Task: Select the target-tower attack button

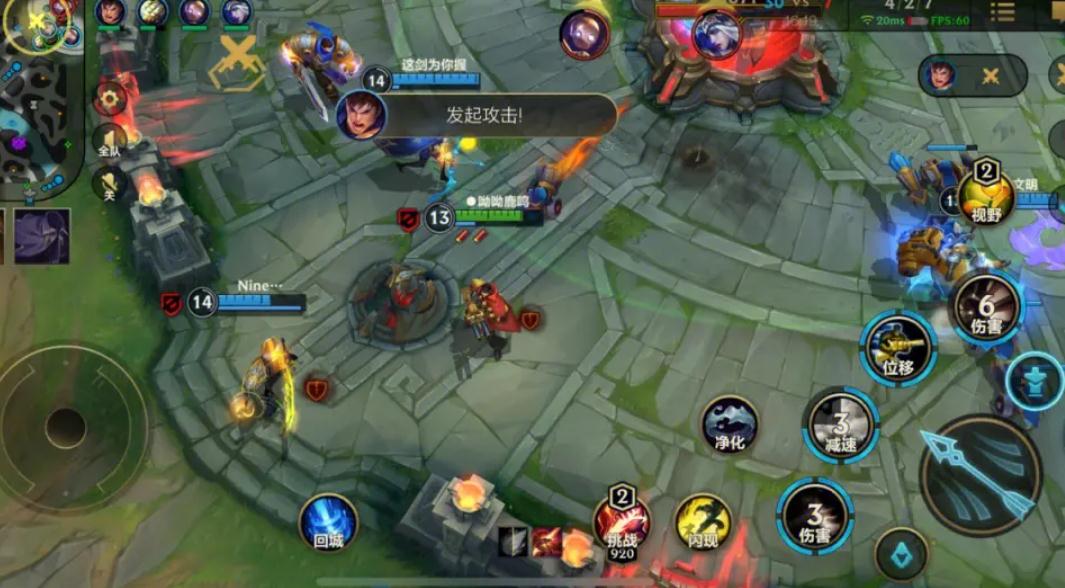Action: point(1034,382)
